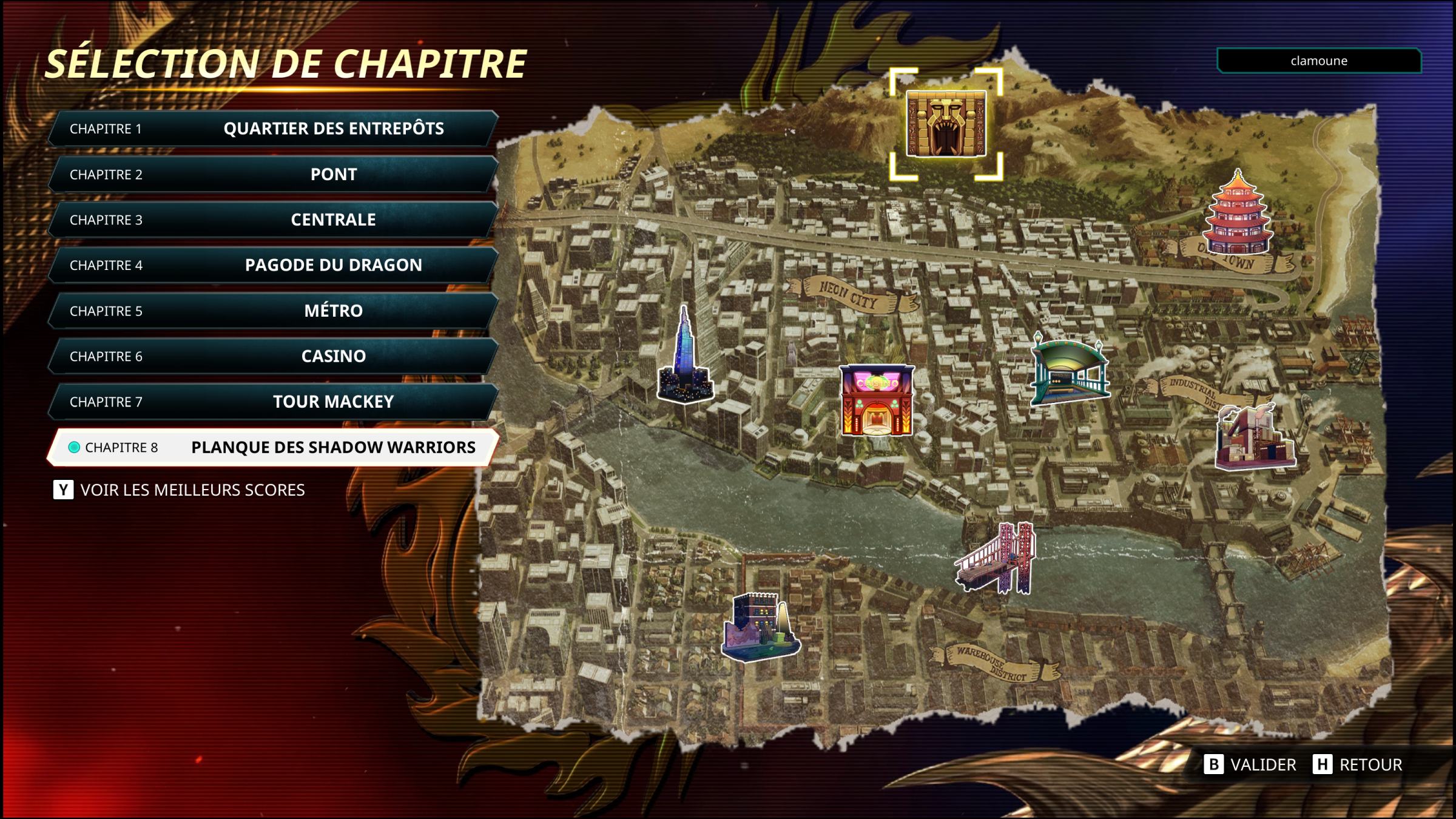Screen dimensions: 1456x819
Task: Select the Tour Mackey chapter
Action: point(273,402)
